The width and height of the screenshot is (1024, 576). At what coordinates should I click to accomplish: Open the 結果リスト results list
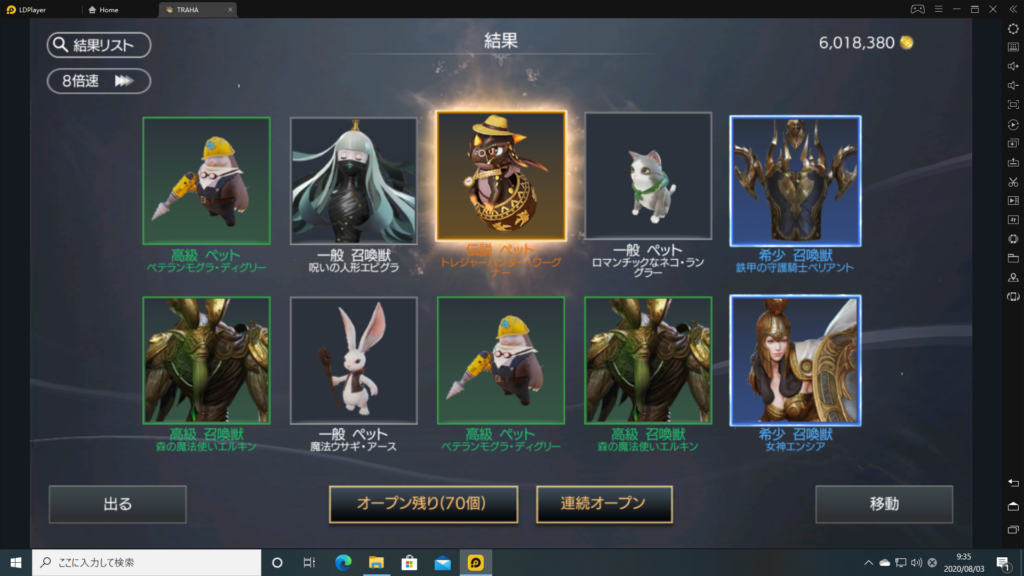tap(98, 45)
